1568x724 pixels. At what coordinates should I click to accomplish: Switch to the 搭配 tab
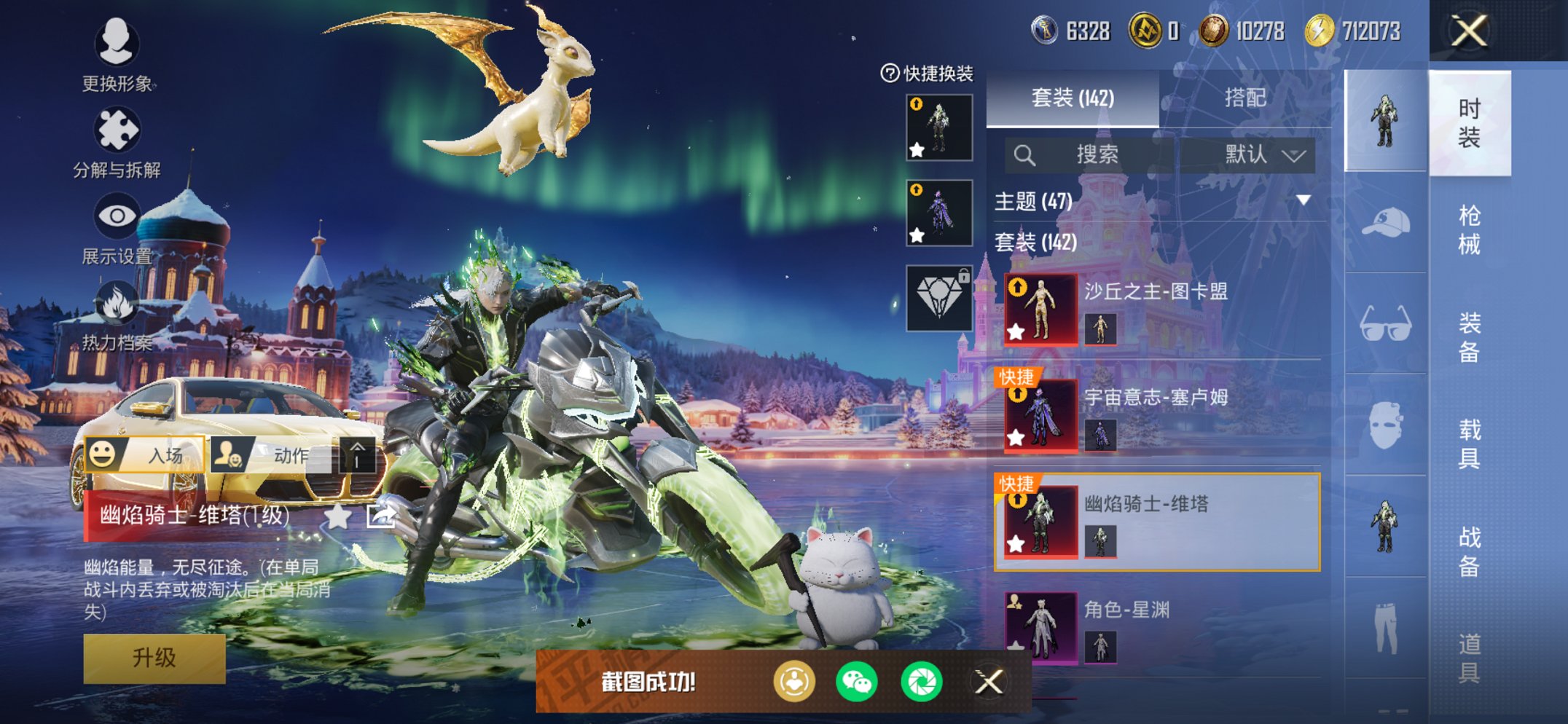(1244, 98)
